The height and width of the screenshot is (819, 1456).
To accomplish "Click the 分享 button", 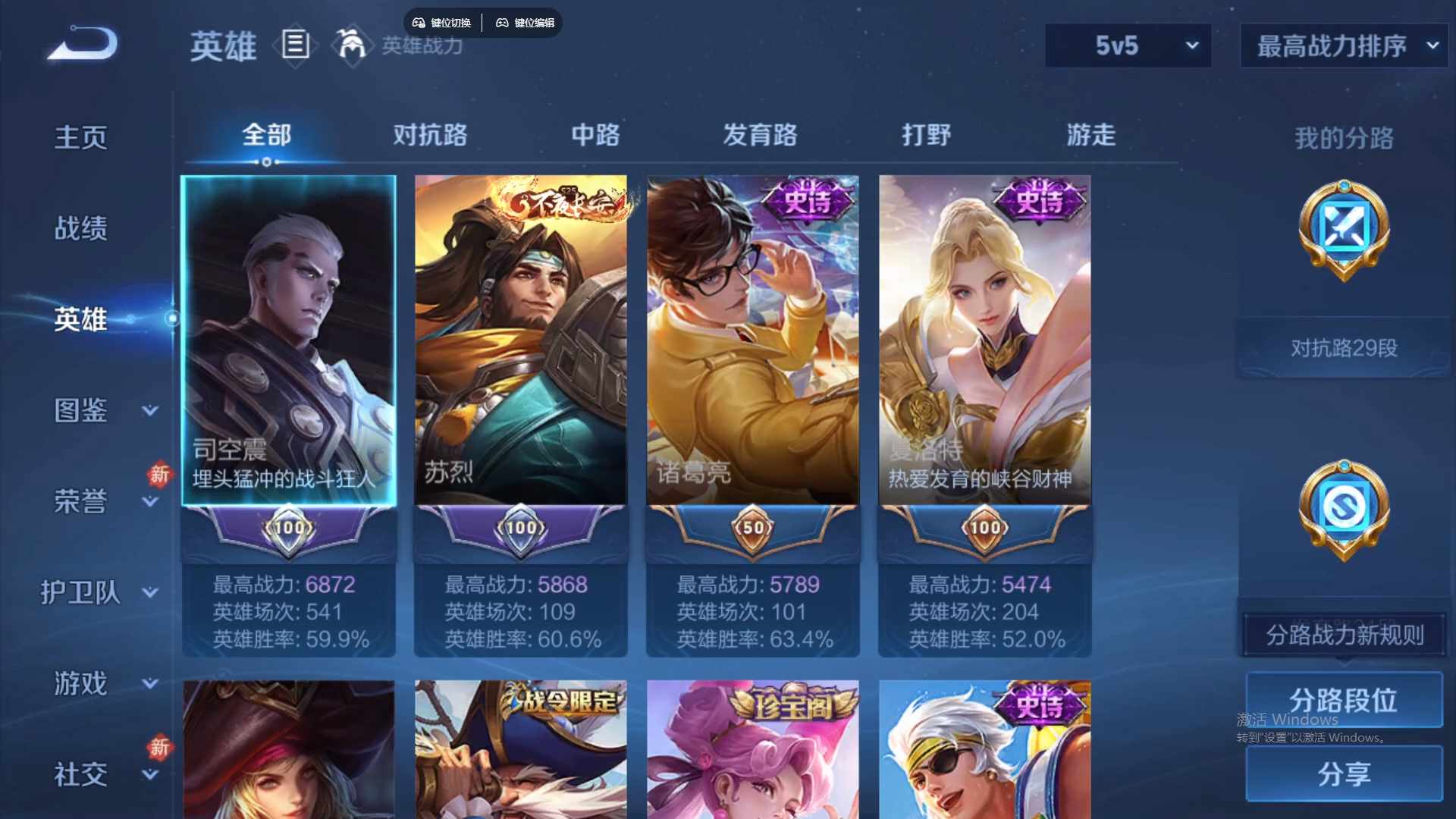I will (1345, 775).
